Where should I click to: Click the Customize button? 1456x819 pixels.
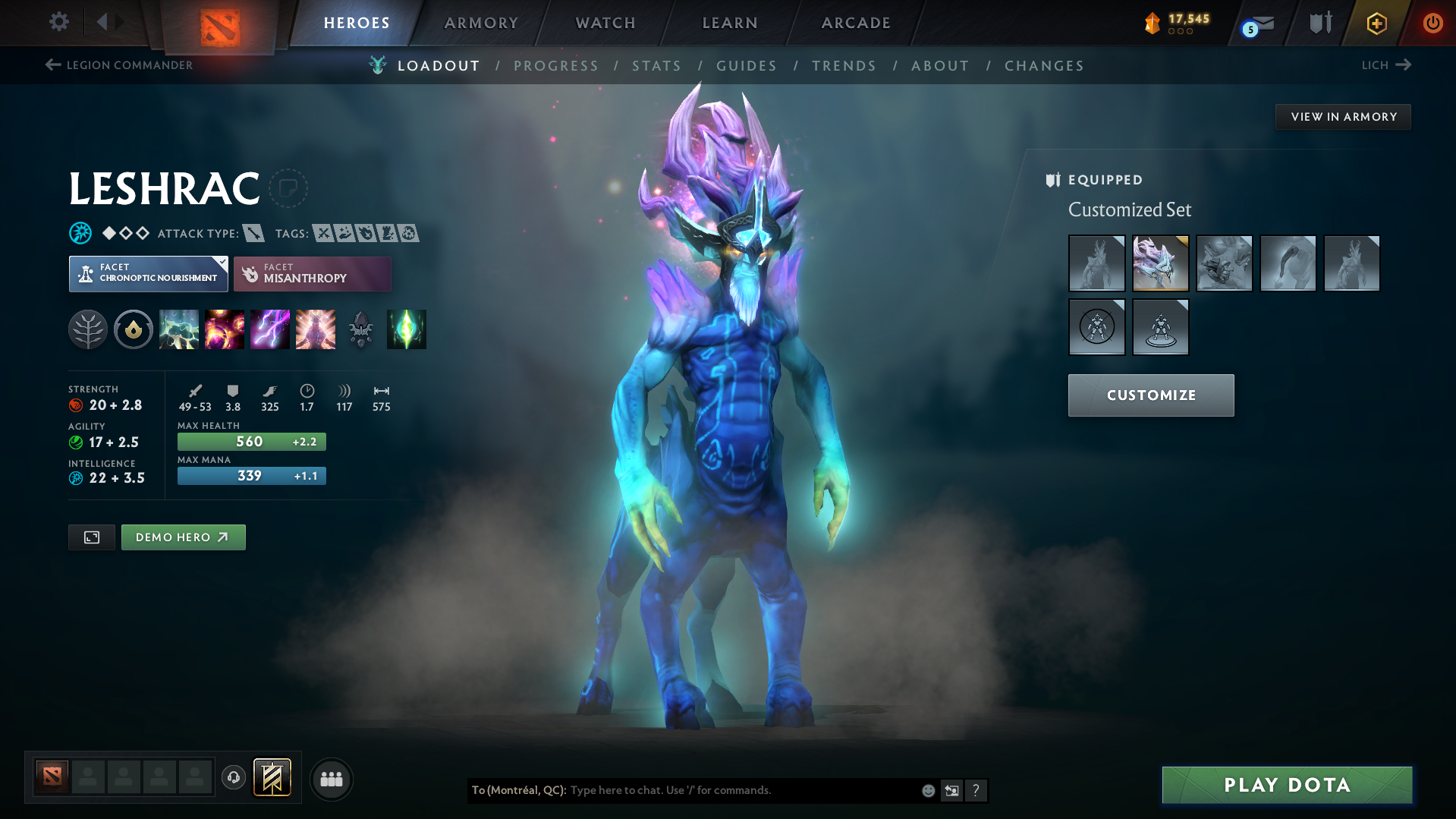[1150, 395]
